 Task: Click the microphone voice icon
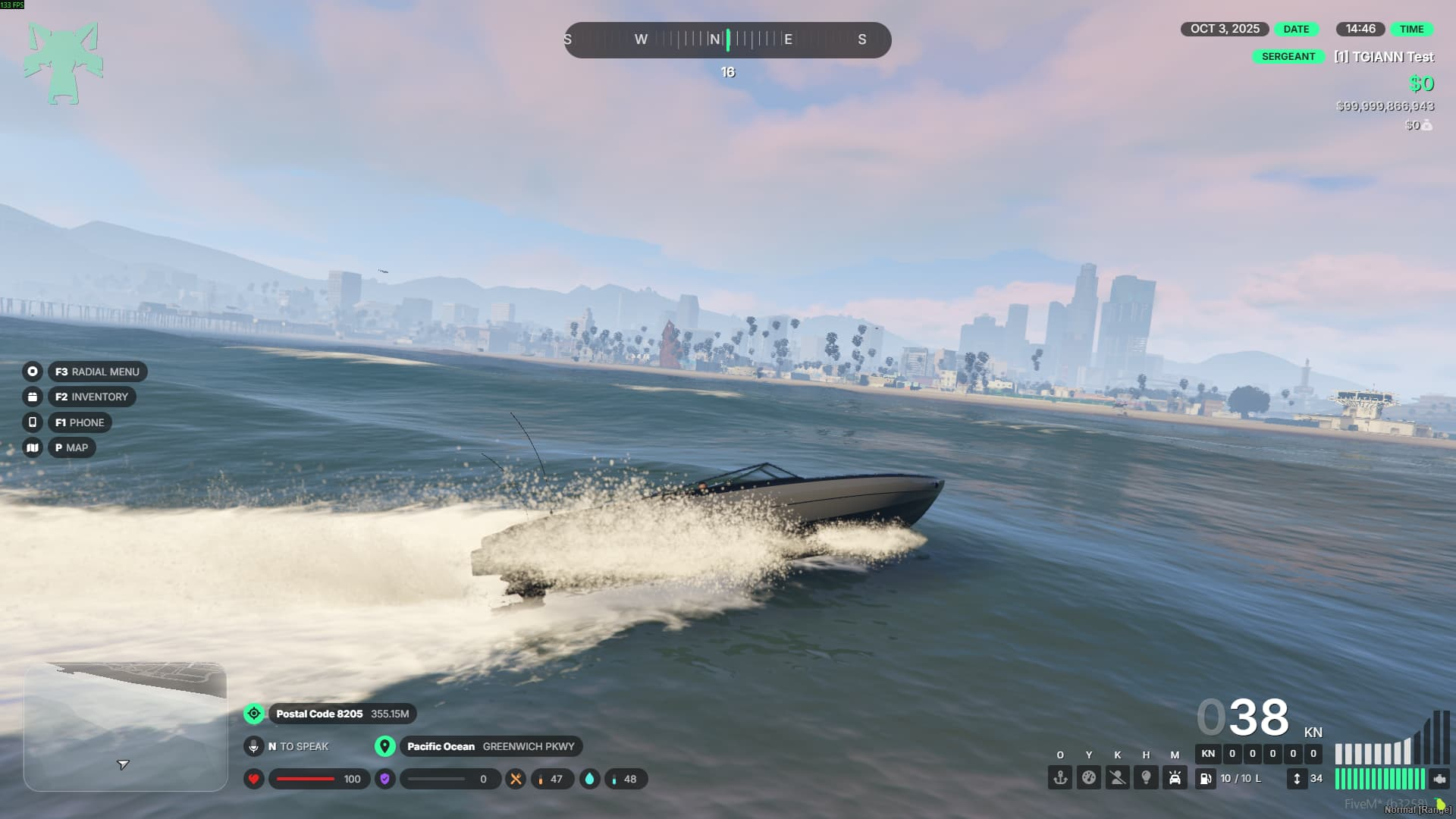[254, 746]
